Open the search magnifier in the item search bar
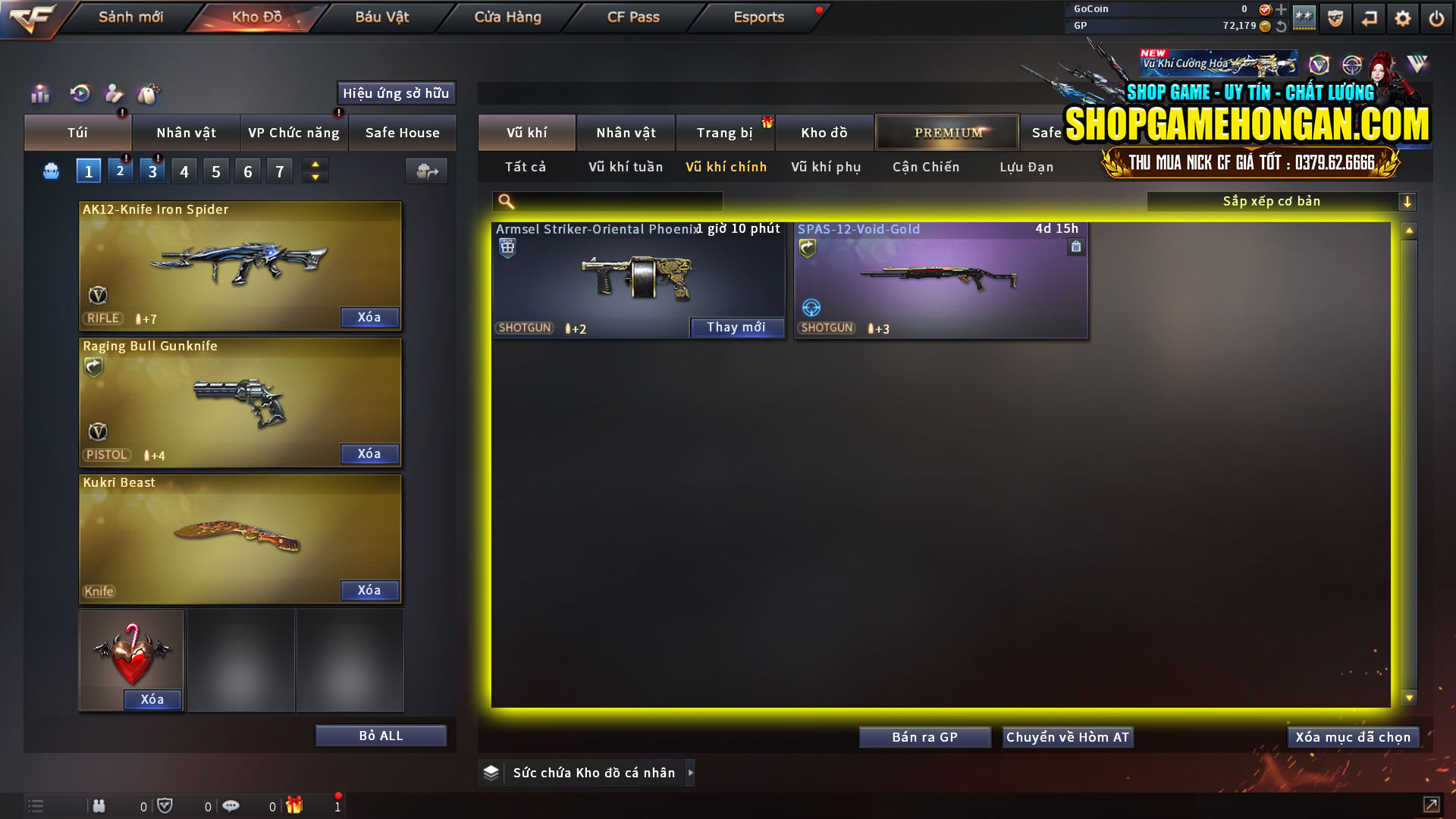1456x819 pixels. tap(504, 201)
